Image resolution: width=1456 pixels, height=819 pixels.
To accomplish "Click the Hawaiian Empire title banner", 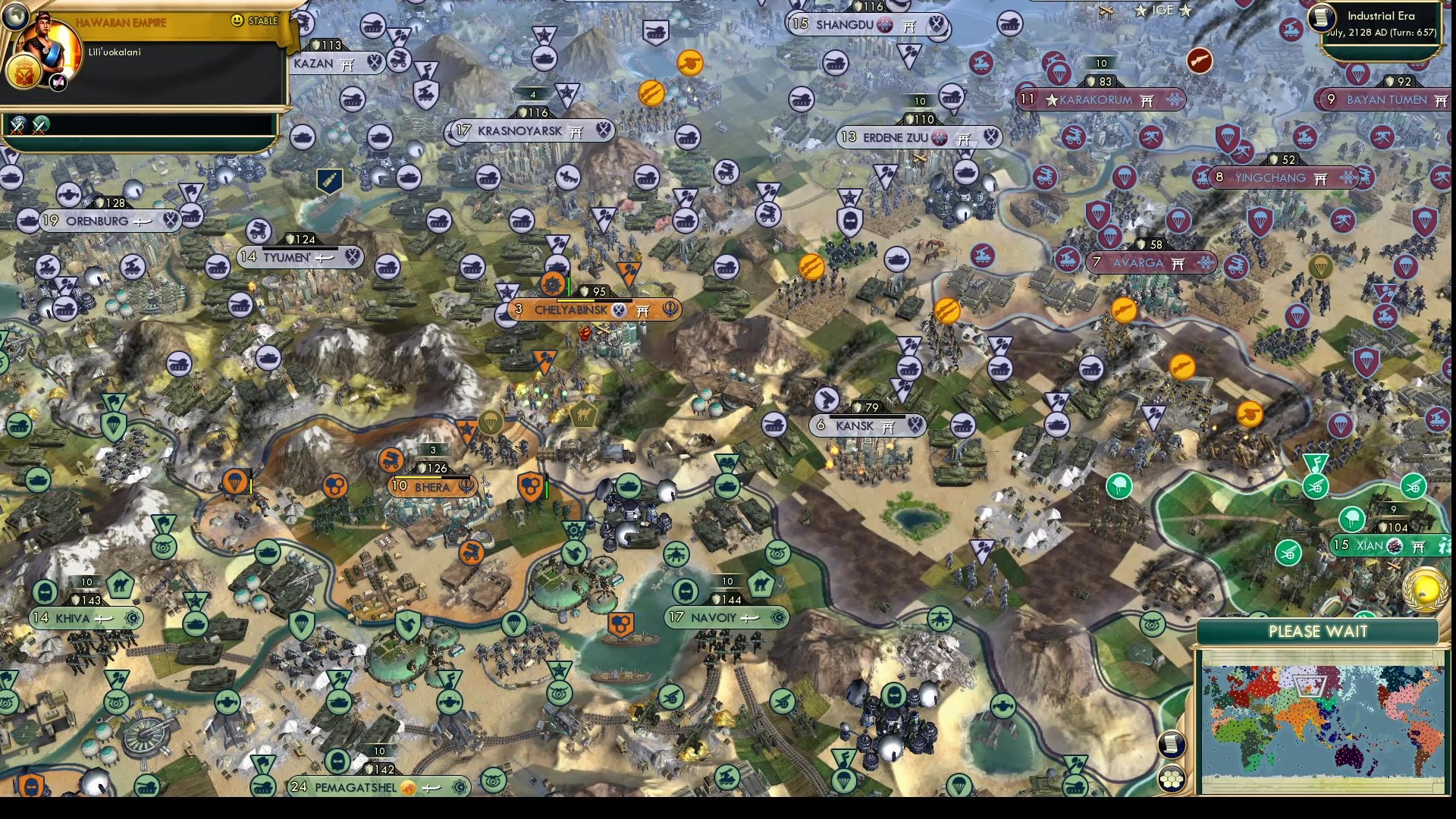I will tap(121, 22).
